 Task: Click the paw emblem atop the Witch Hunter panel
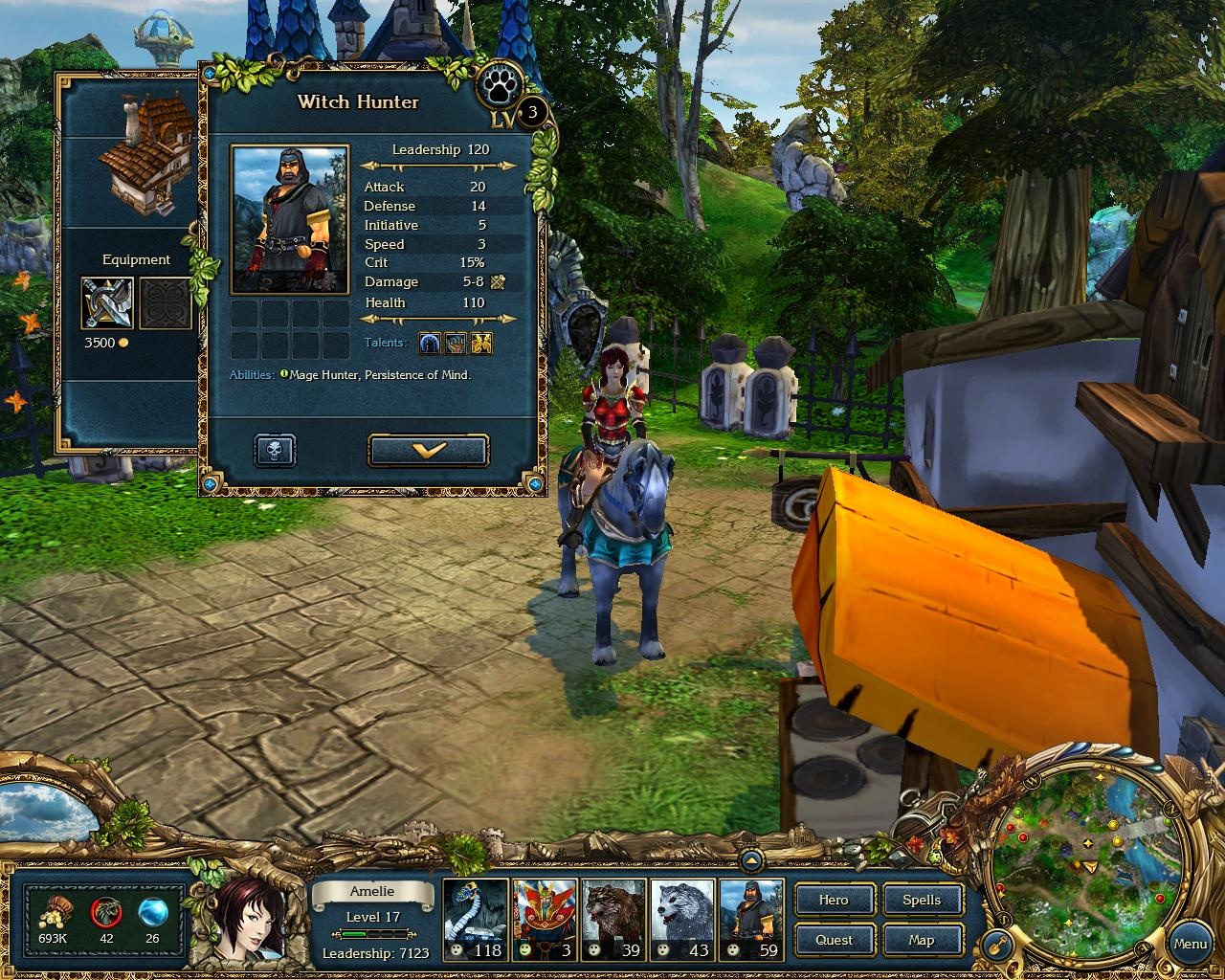point(498,84)
